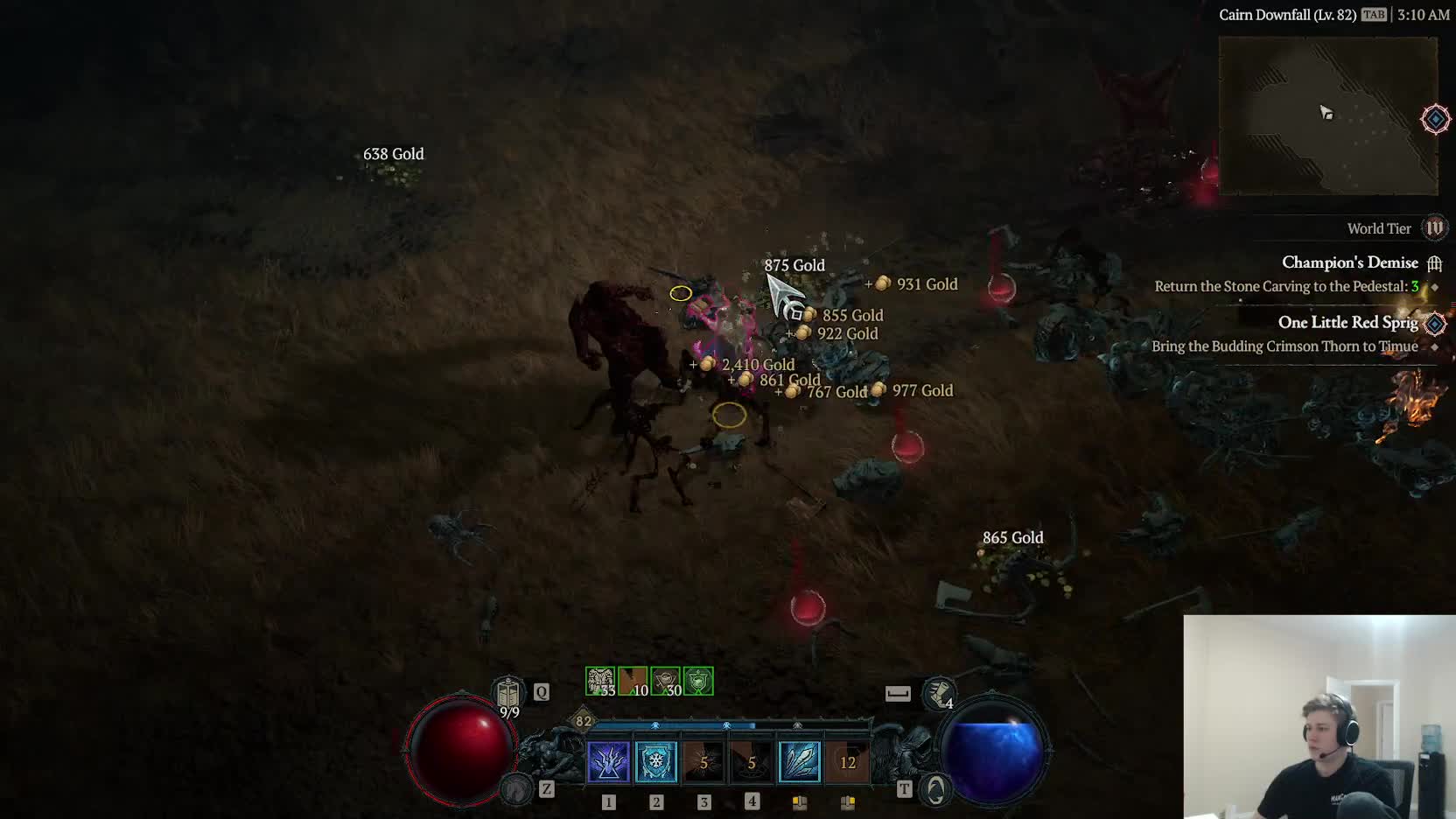Screen dimensions: 1456x819
Task: Open the One Little Red Sprig quest
Action: tap(1347, 323)
